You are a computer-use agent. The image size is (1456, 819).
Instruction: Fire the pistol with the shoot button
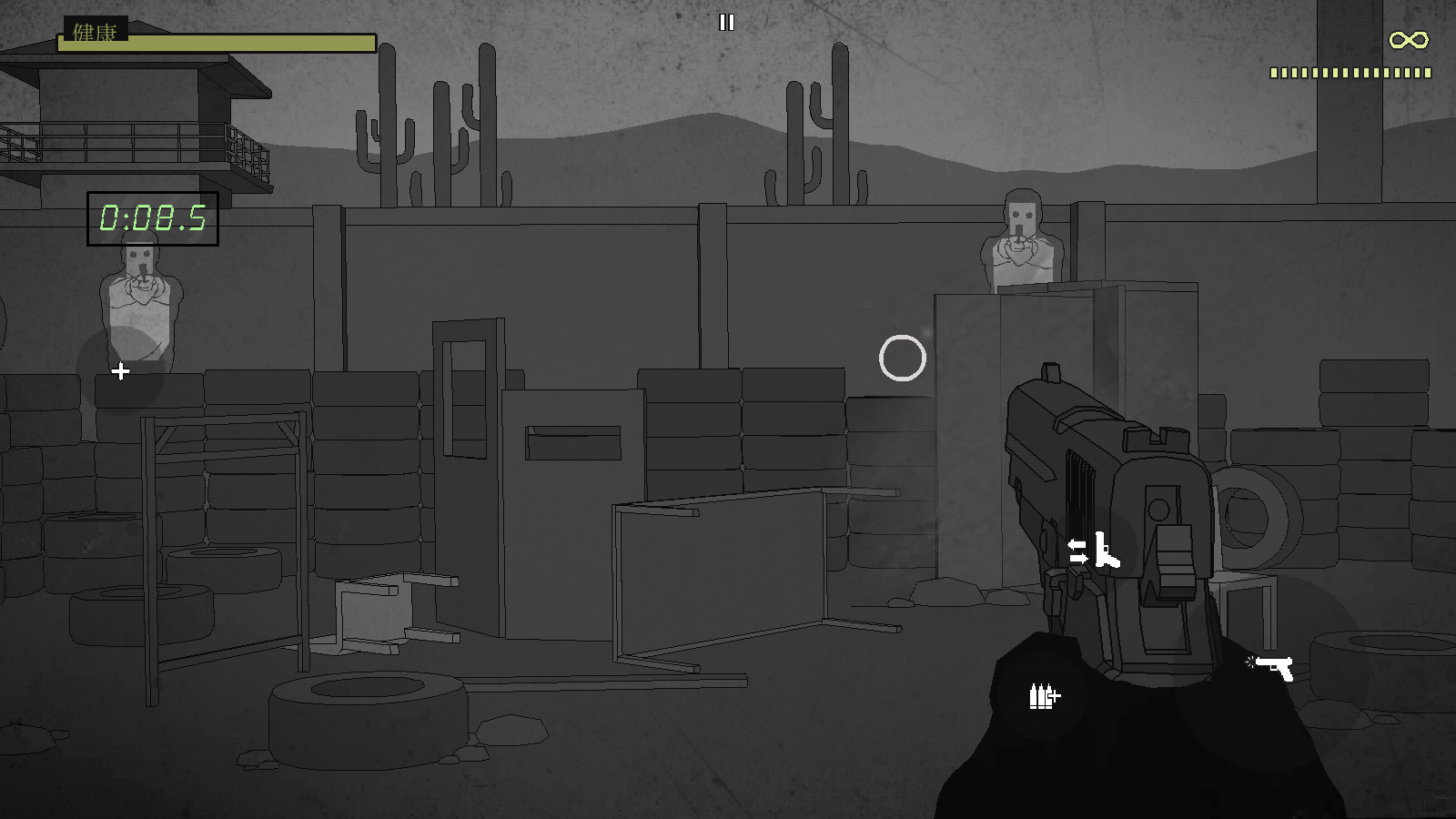point(1273,668)
